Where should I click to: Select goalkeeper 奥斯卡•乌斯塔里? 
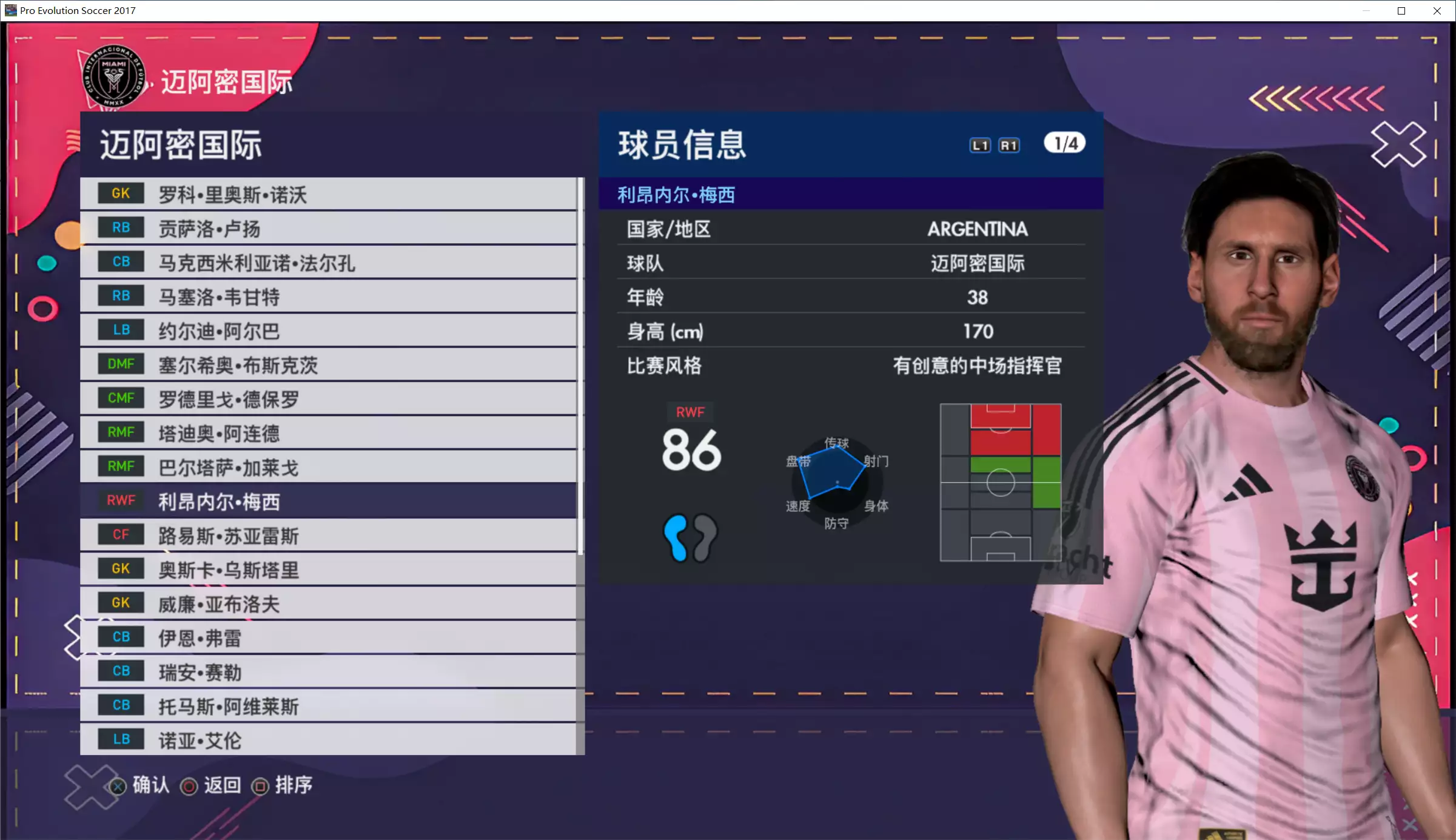327,570
